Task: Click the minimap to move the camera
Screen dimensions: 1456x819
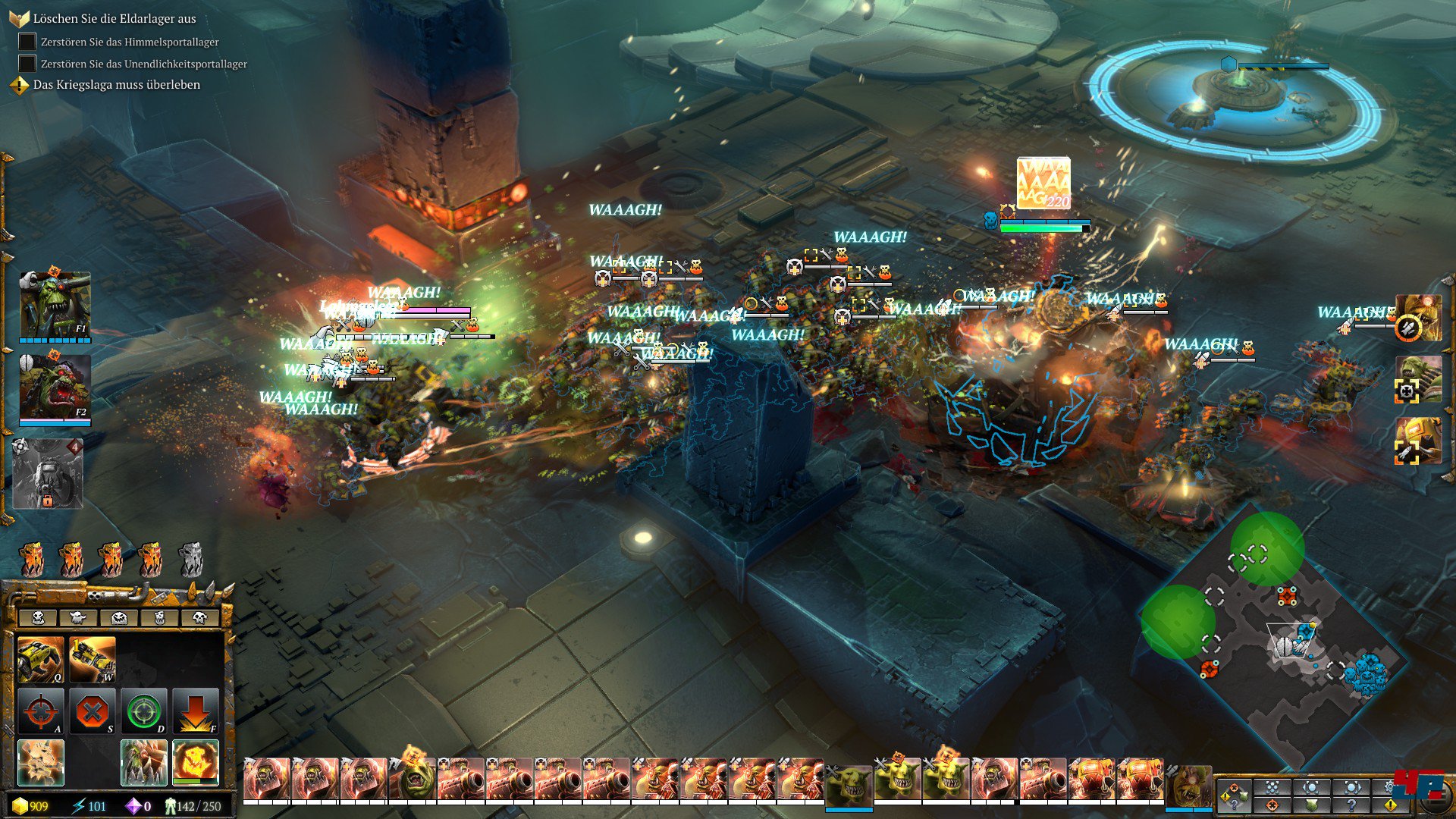Action: point(1274,645)
